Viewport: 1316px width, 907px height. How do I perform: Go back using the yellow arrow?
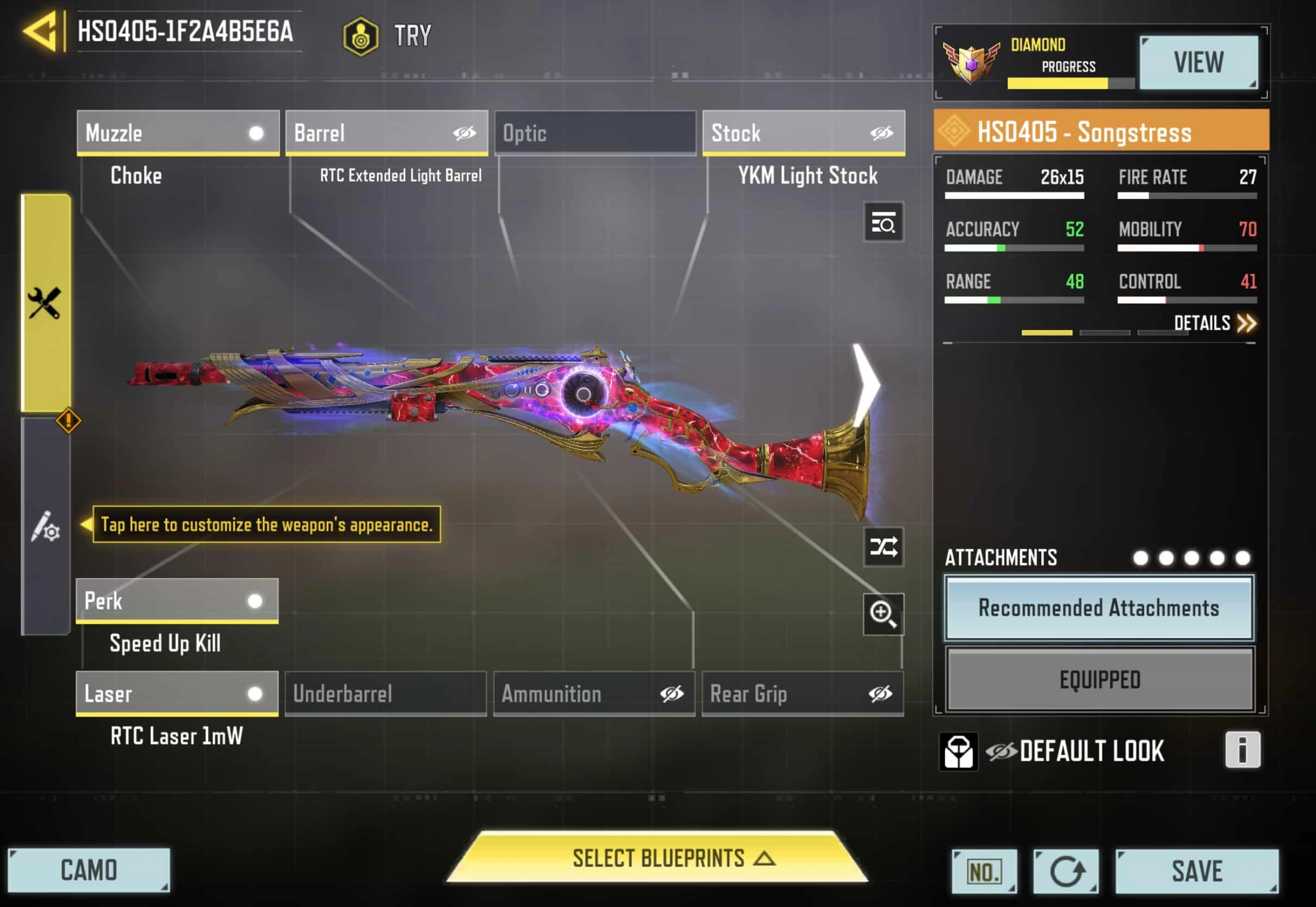(41, 31)
